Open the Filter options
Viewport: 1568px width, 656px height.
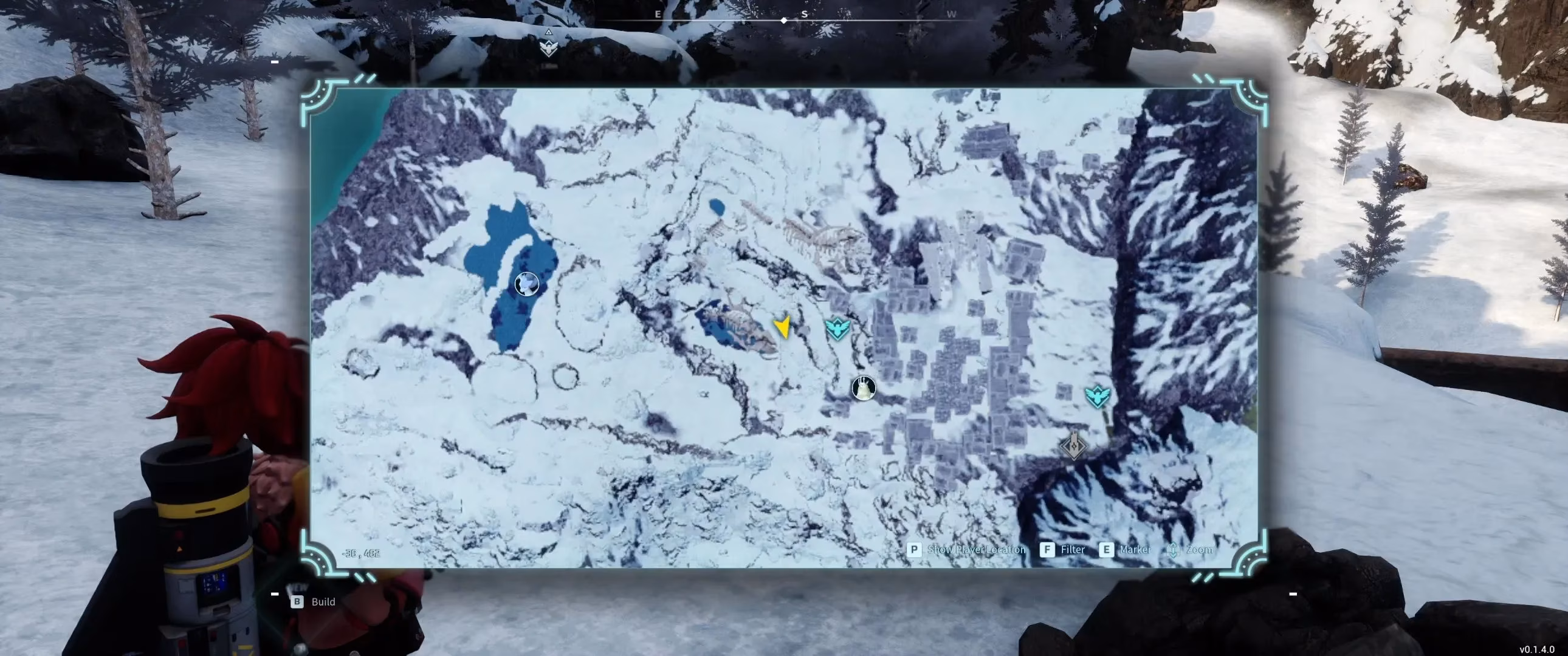coord(1073,550)
